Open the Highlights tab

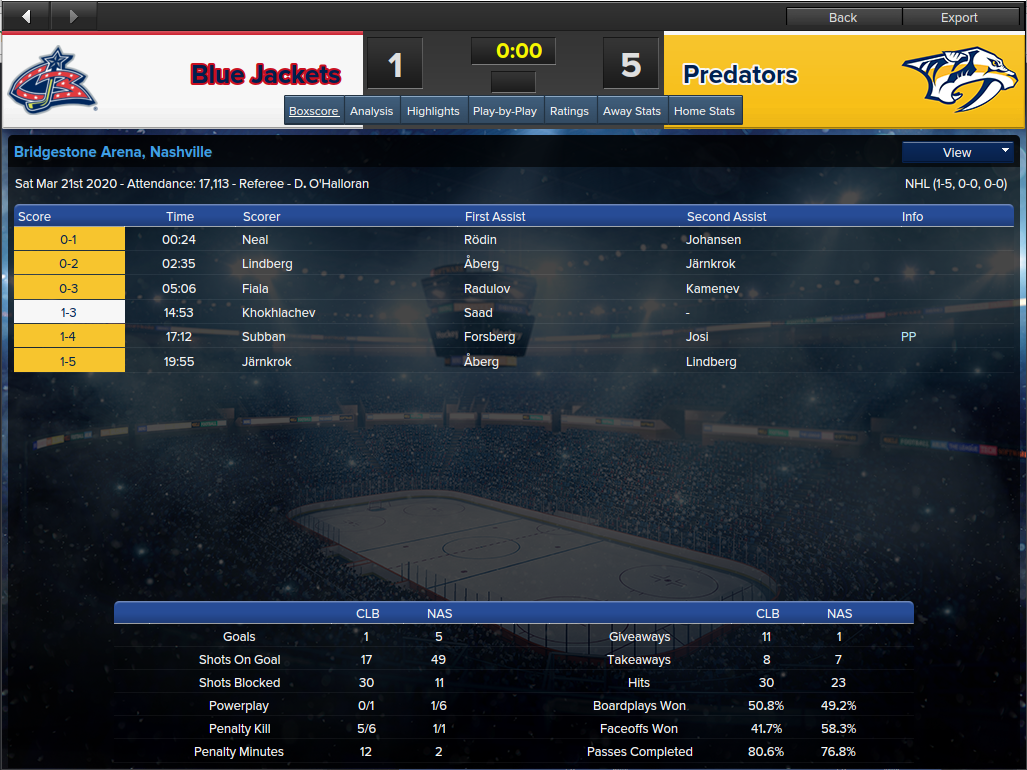[433, 111]
